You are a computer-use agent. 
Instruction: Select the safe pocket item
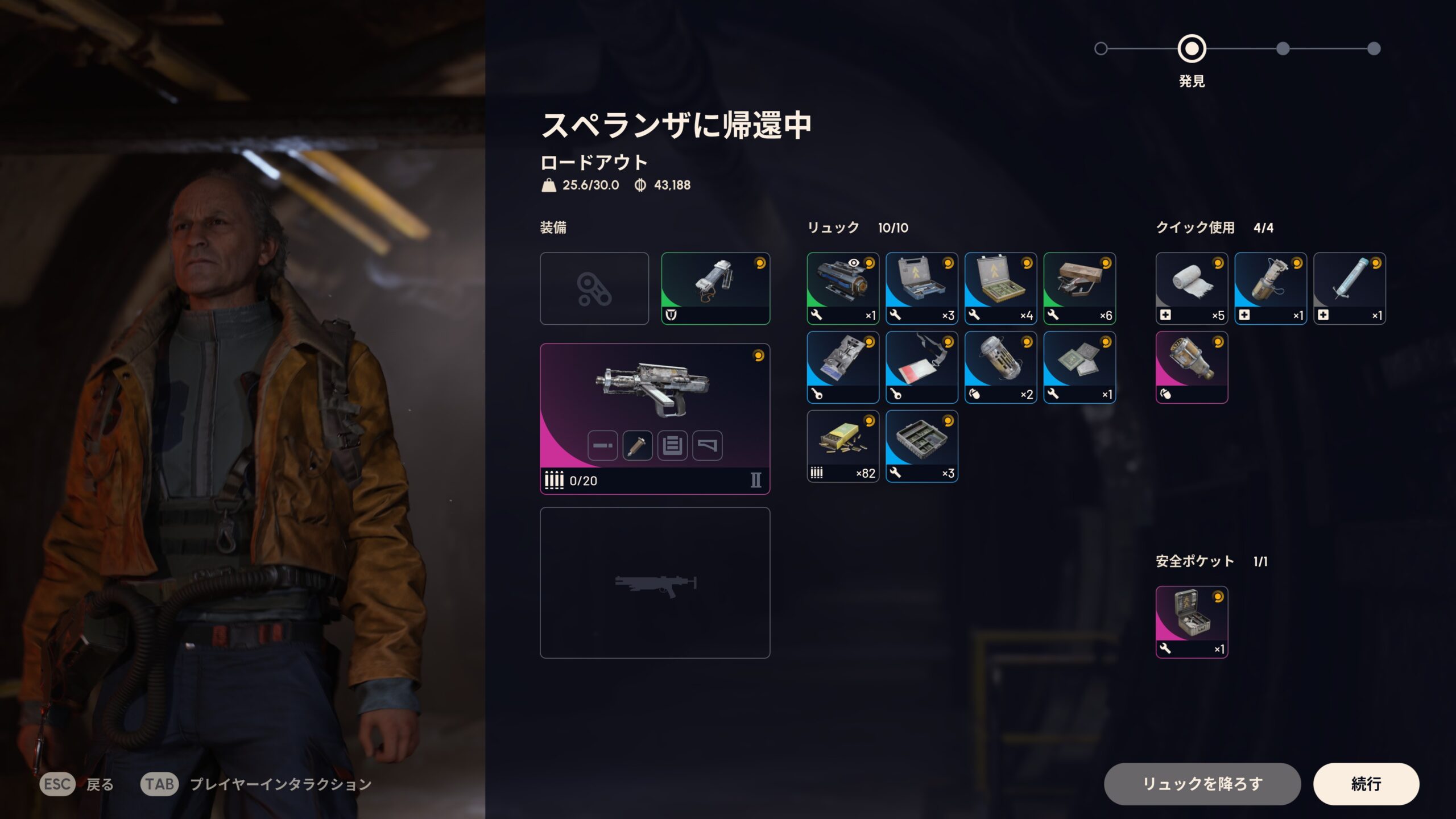[x=1192, y=622]
